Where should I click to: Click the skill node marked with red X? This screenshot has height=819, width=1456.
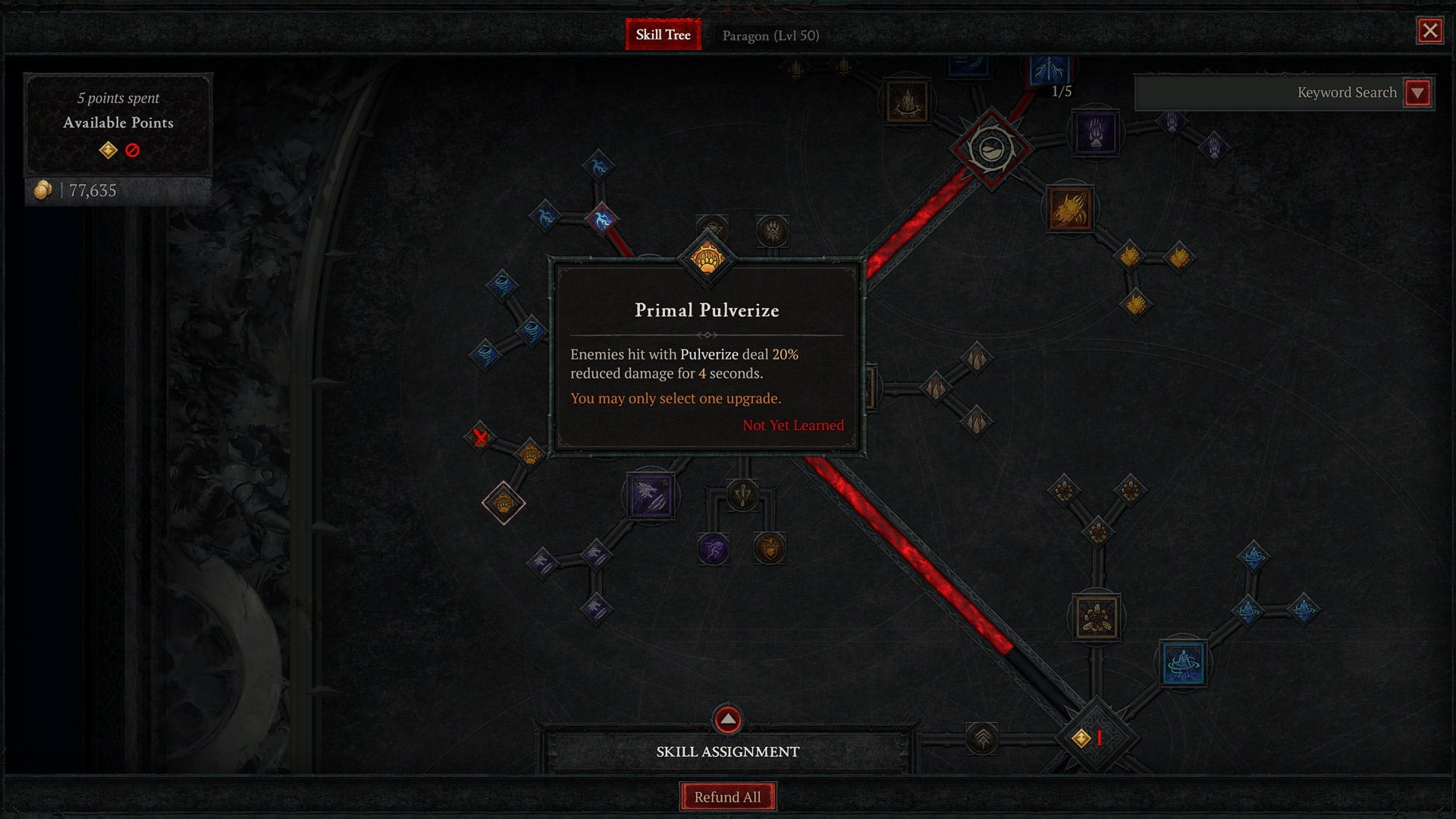pyautogui.click(x=479, y=436)
